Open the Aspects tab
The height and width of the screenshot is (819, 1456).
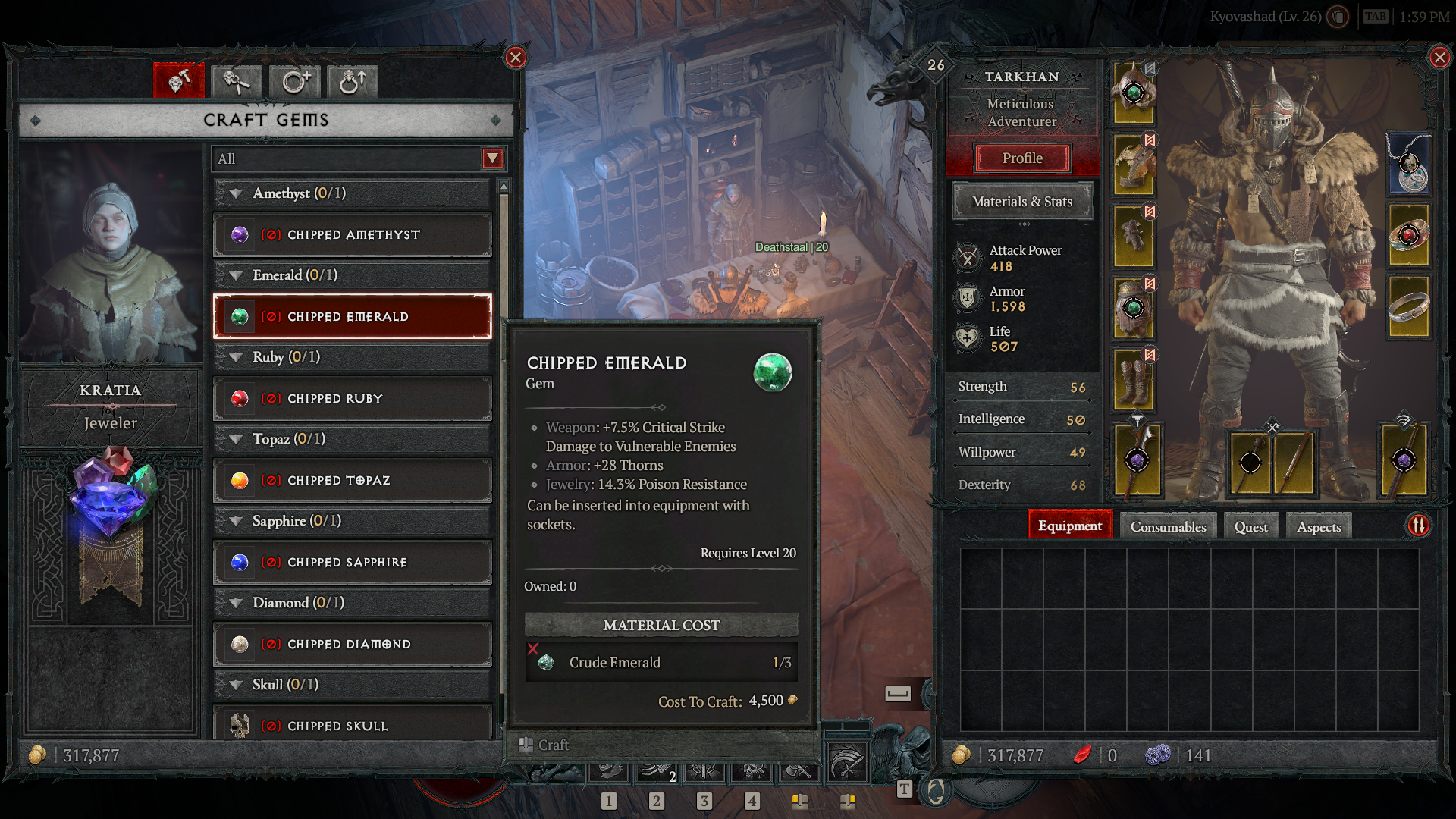1318,526
